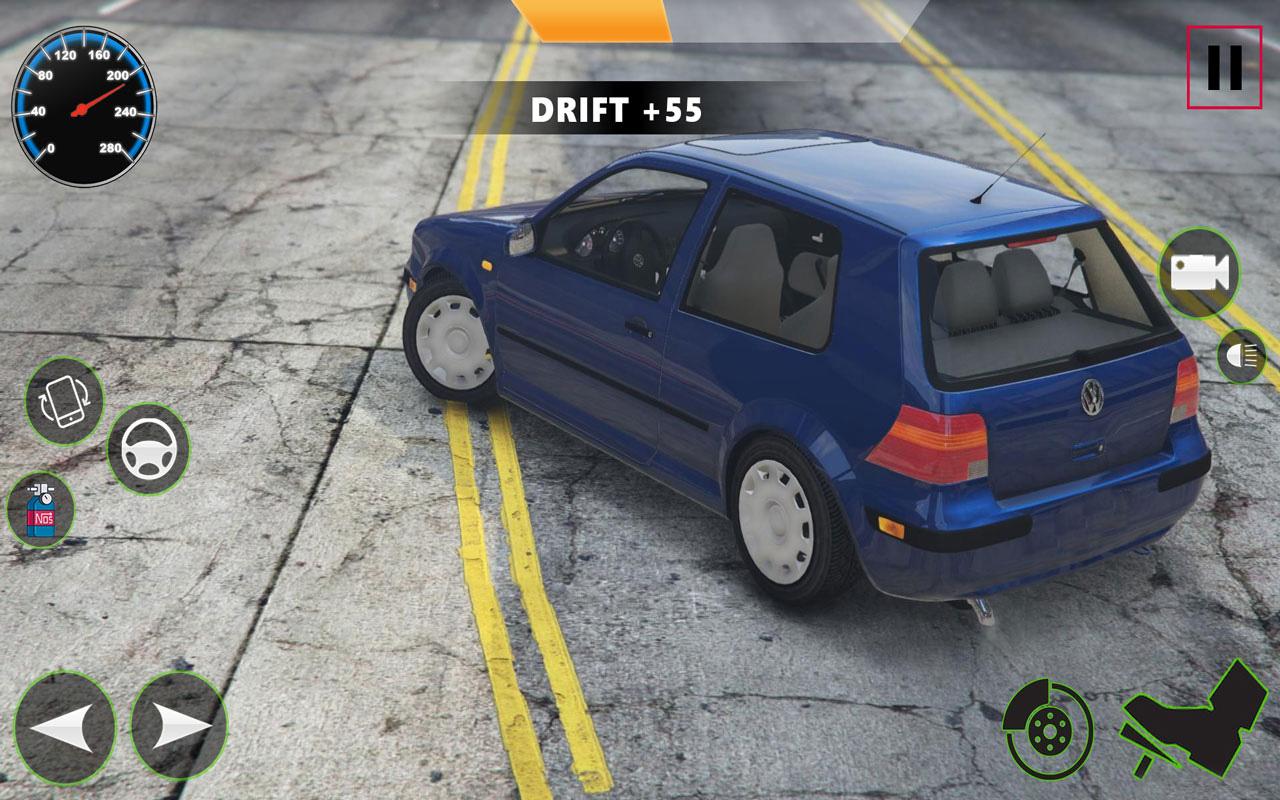Screen dimensions: 1280x800
Task: Activate the NOS nitro boost
Action: tap(40, 510)
